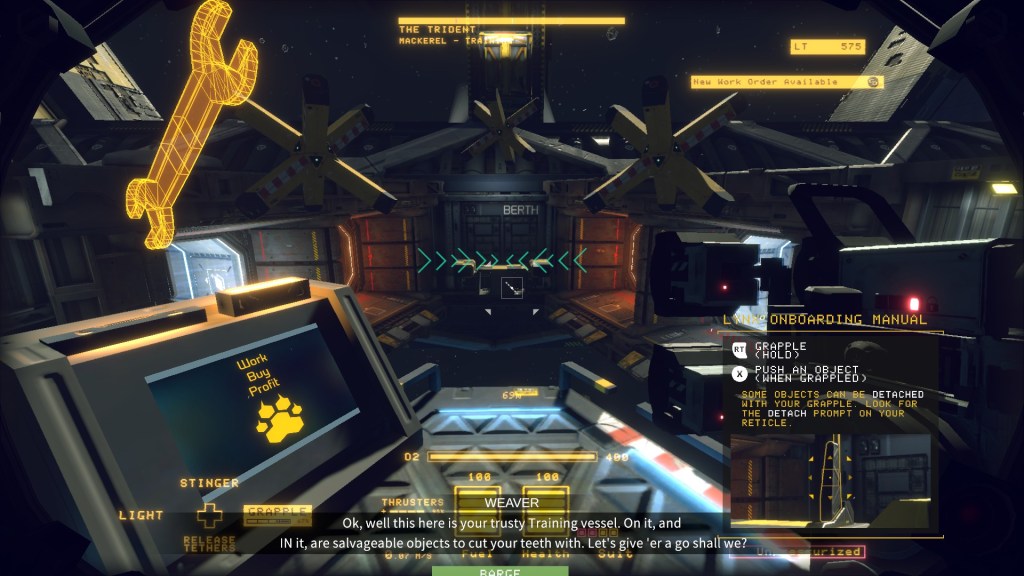Activate Release Tethers
Screen dimensions: 1024x576
tap(209, 544)
